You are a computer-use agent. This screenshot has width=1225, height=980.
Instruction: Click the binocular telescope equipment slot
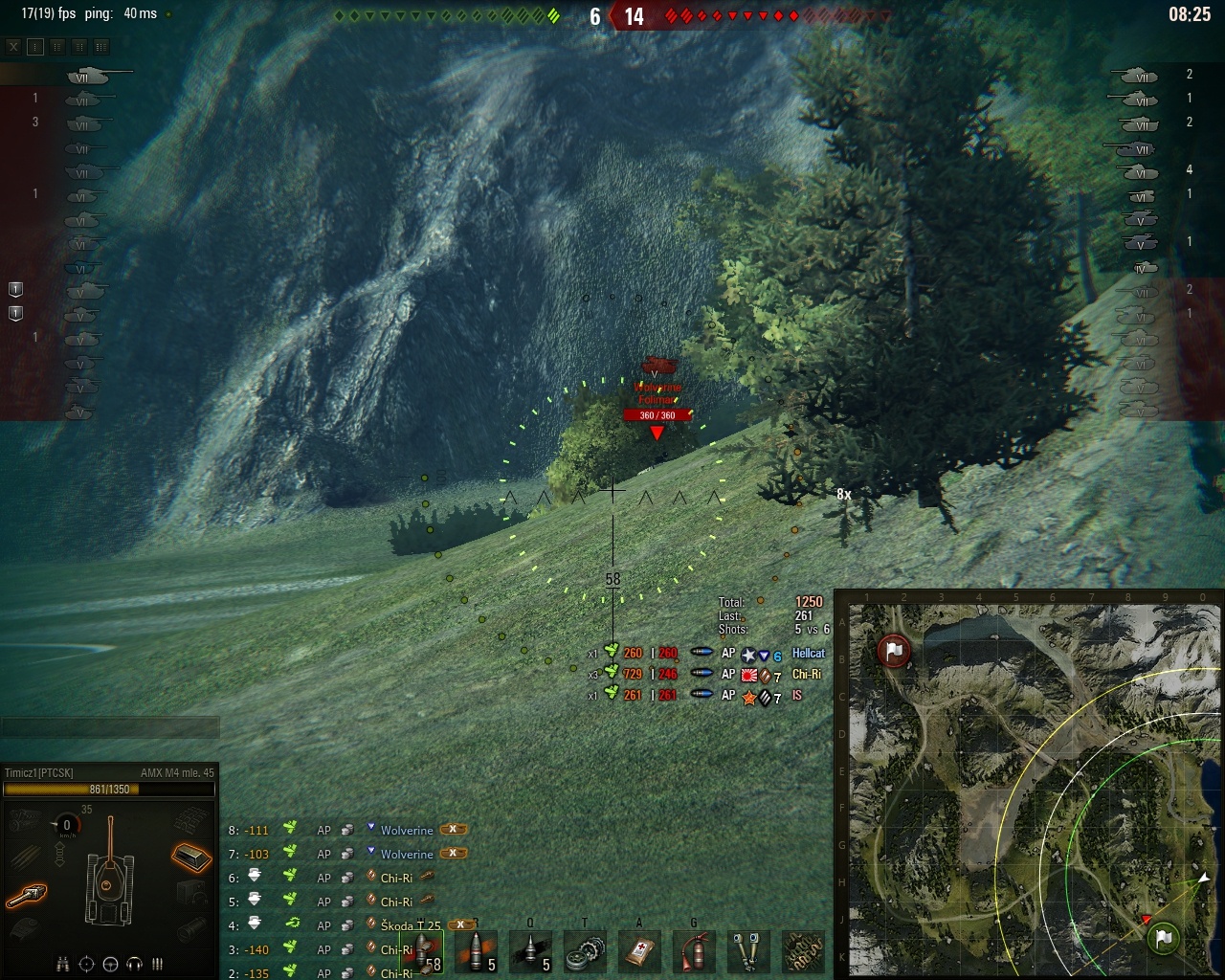click(747, 950)
